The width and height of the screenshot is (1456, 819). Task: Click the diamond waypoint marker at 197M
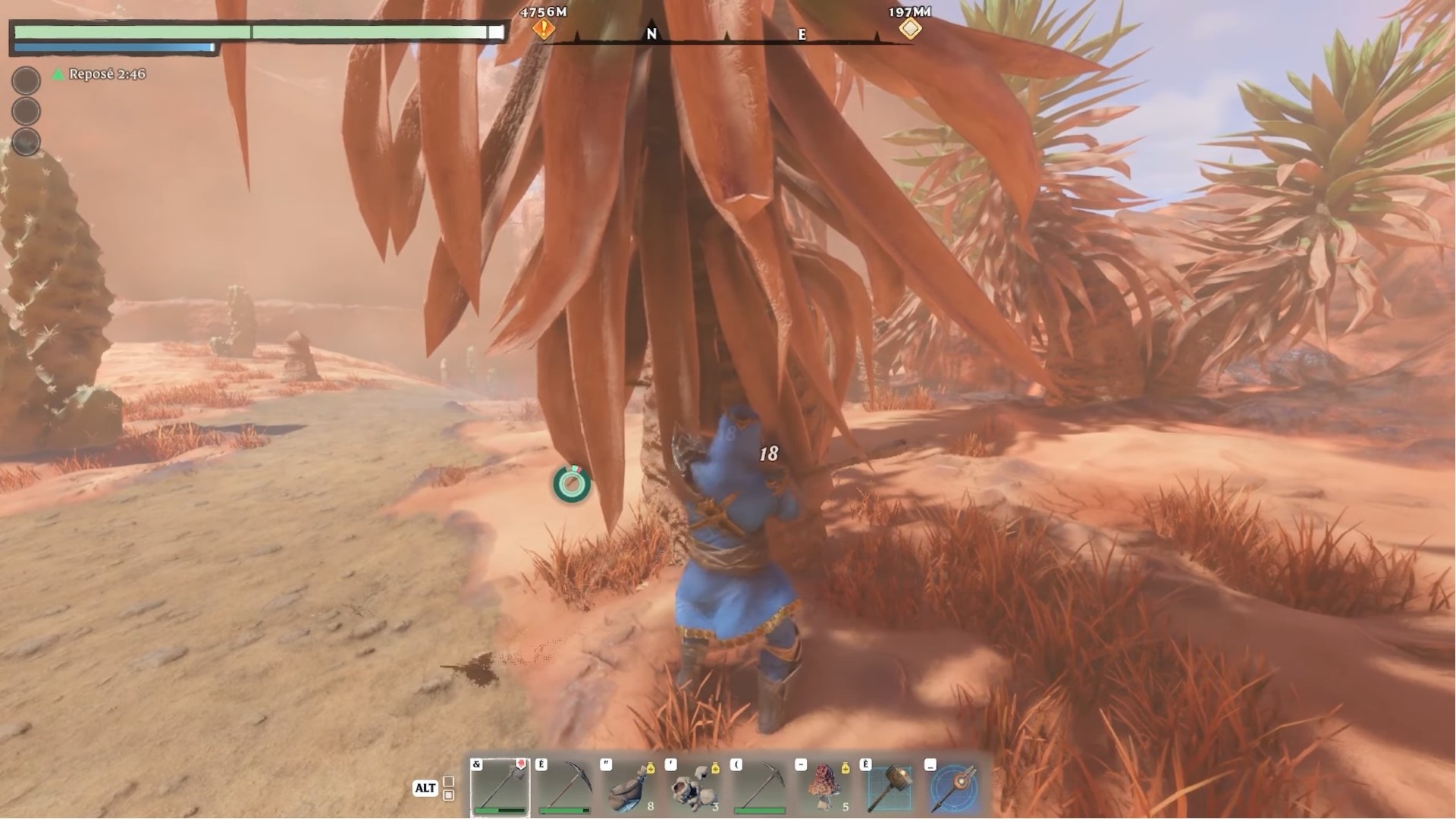[x=910, y=29]
